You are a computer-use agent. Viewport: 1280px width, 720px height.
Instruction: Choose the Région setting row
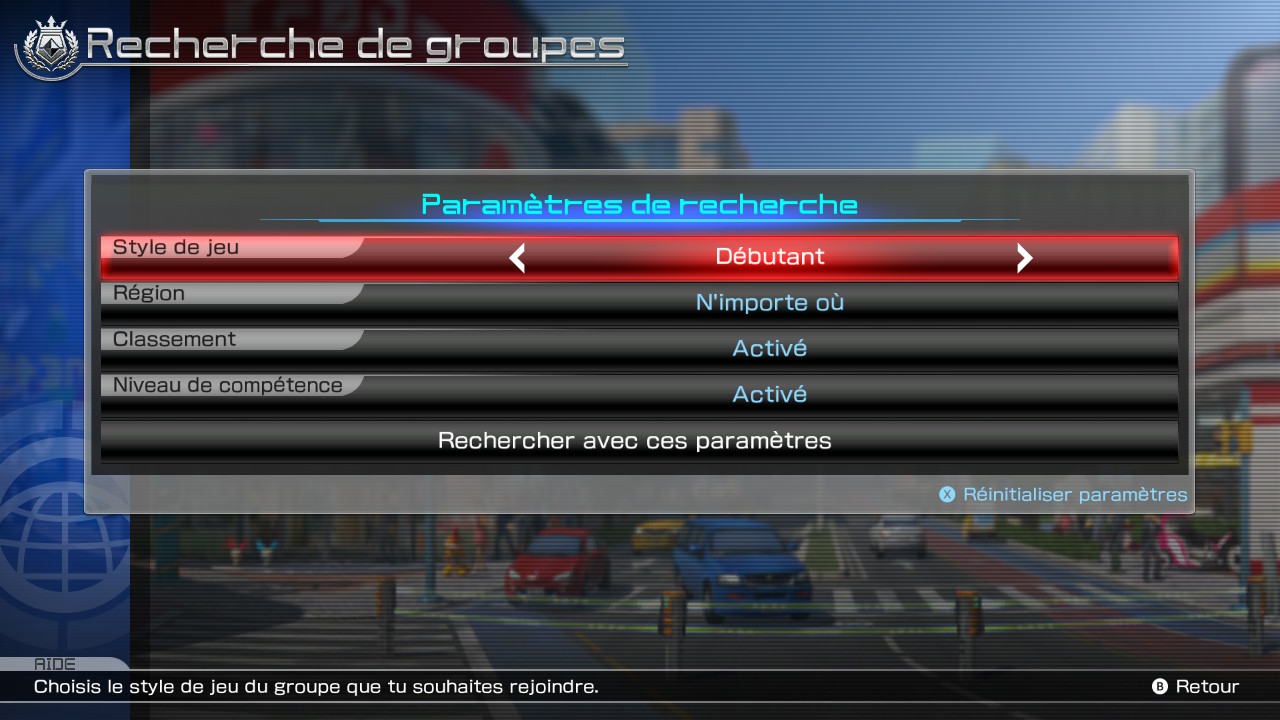[640, 303]
